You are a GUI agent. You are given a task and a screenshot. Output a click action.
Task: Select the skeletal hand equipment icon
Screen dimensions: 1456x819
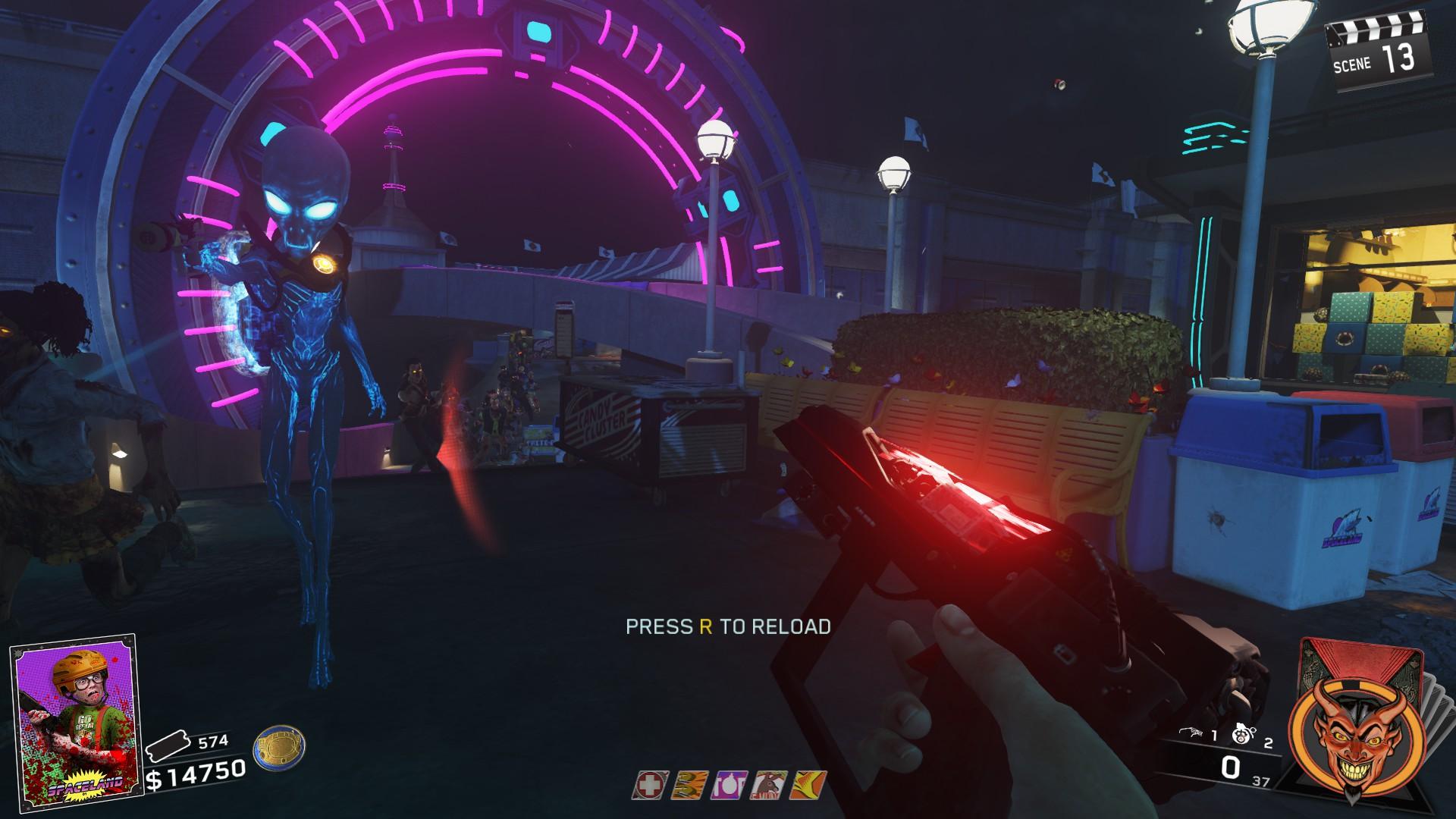click(x=1193, y=735)
